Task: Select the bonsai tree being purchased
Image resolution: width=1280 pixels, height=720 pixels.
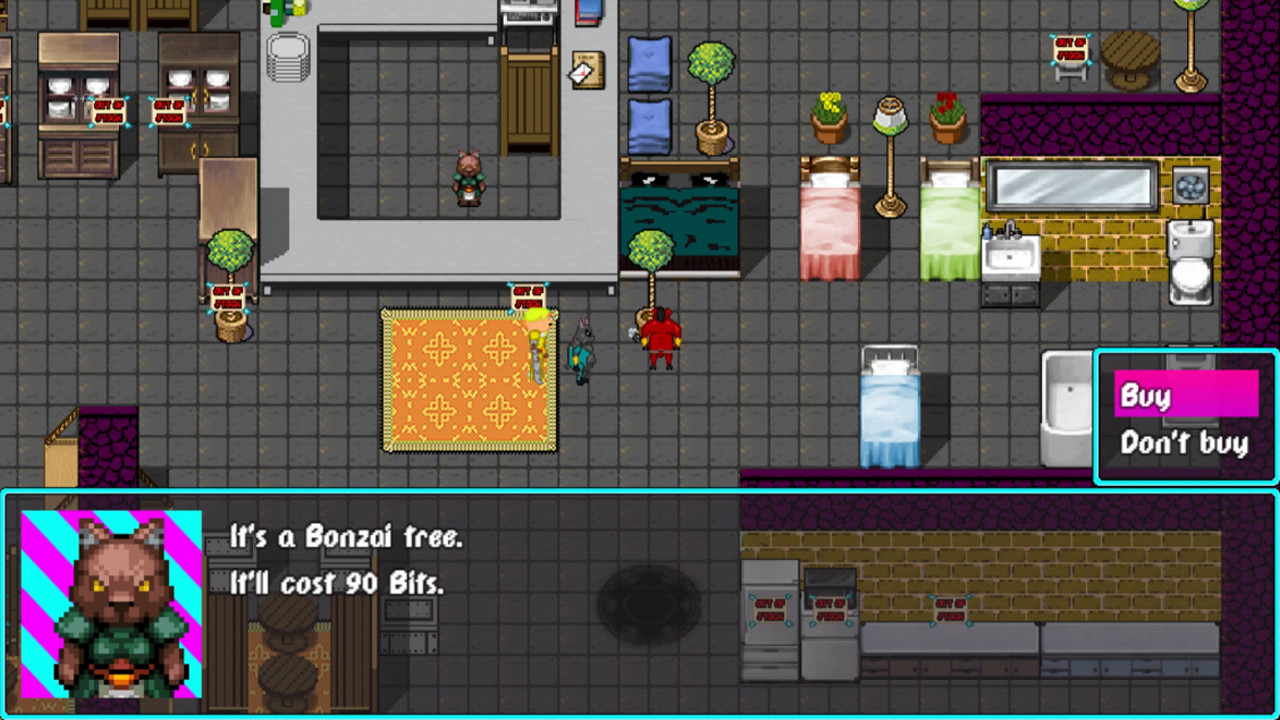Action: pyautogui.click(x=650, y=250)
